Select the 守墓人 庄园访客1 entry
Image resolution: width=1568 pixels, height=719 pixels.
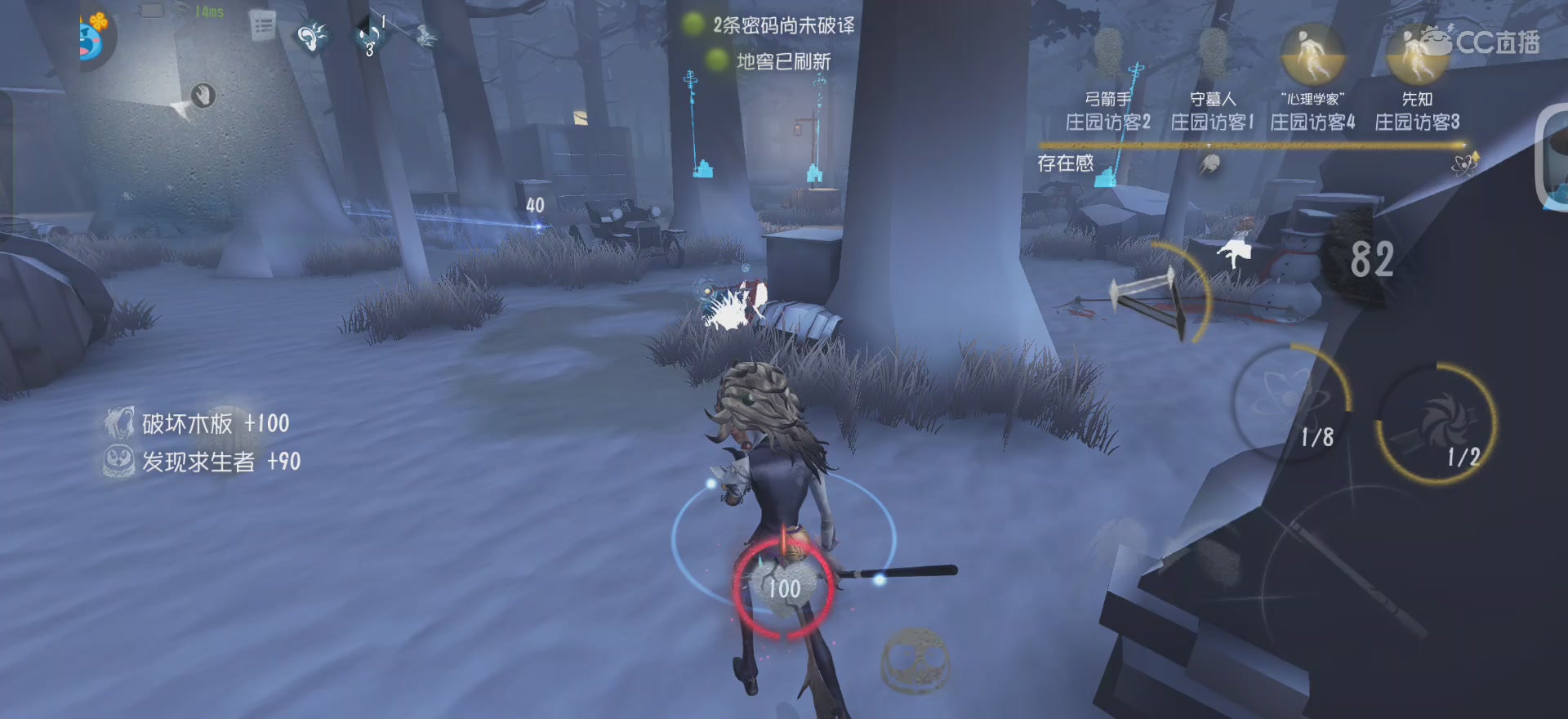1212,110
